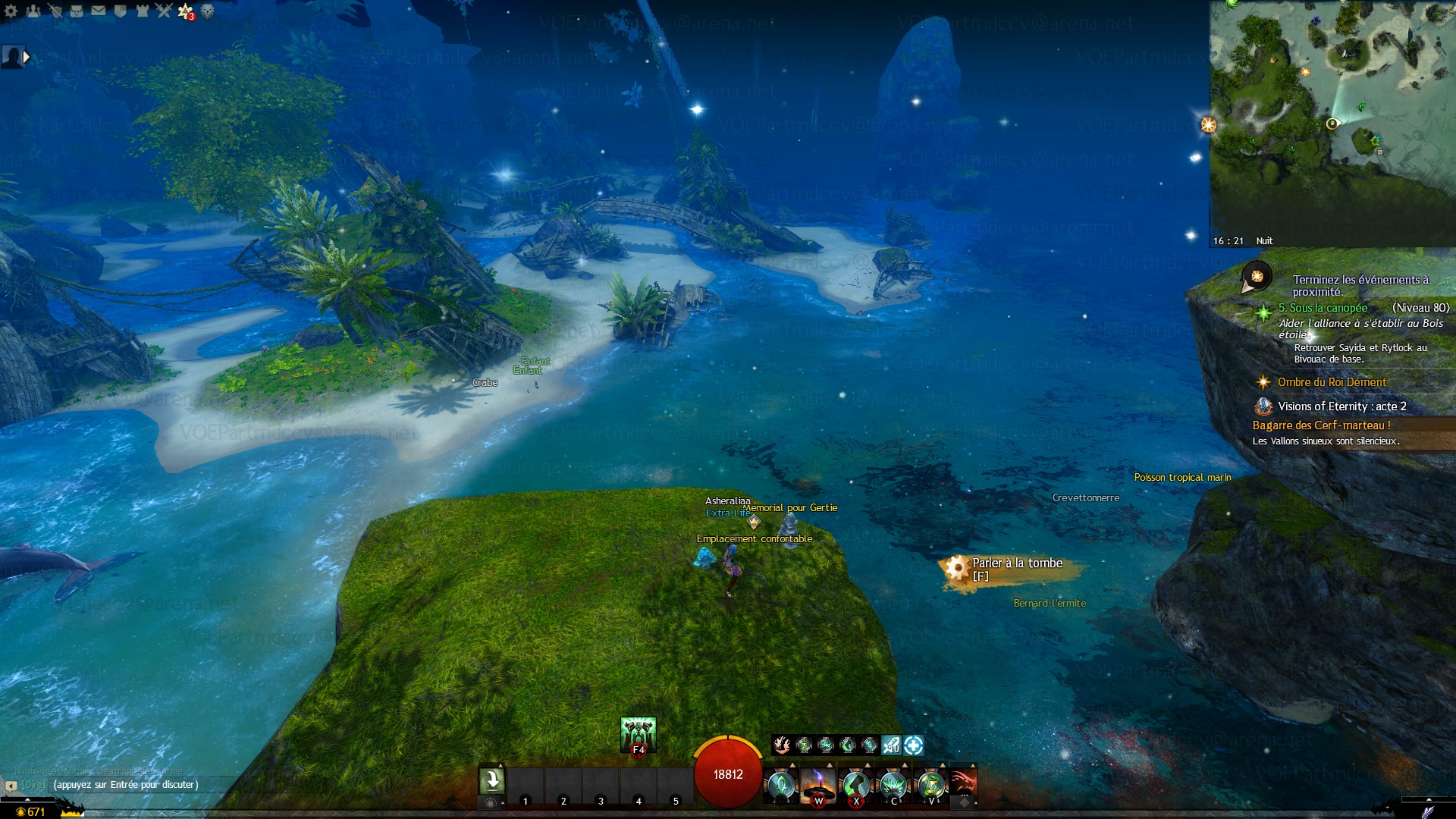Activate the green burst skill marked C
This screenshot has height=819, width=1456.
point(893,784)
